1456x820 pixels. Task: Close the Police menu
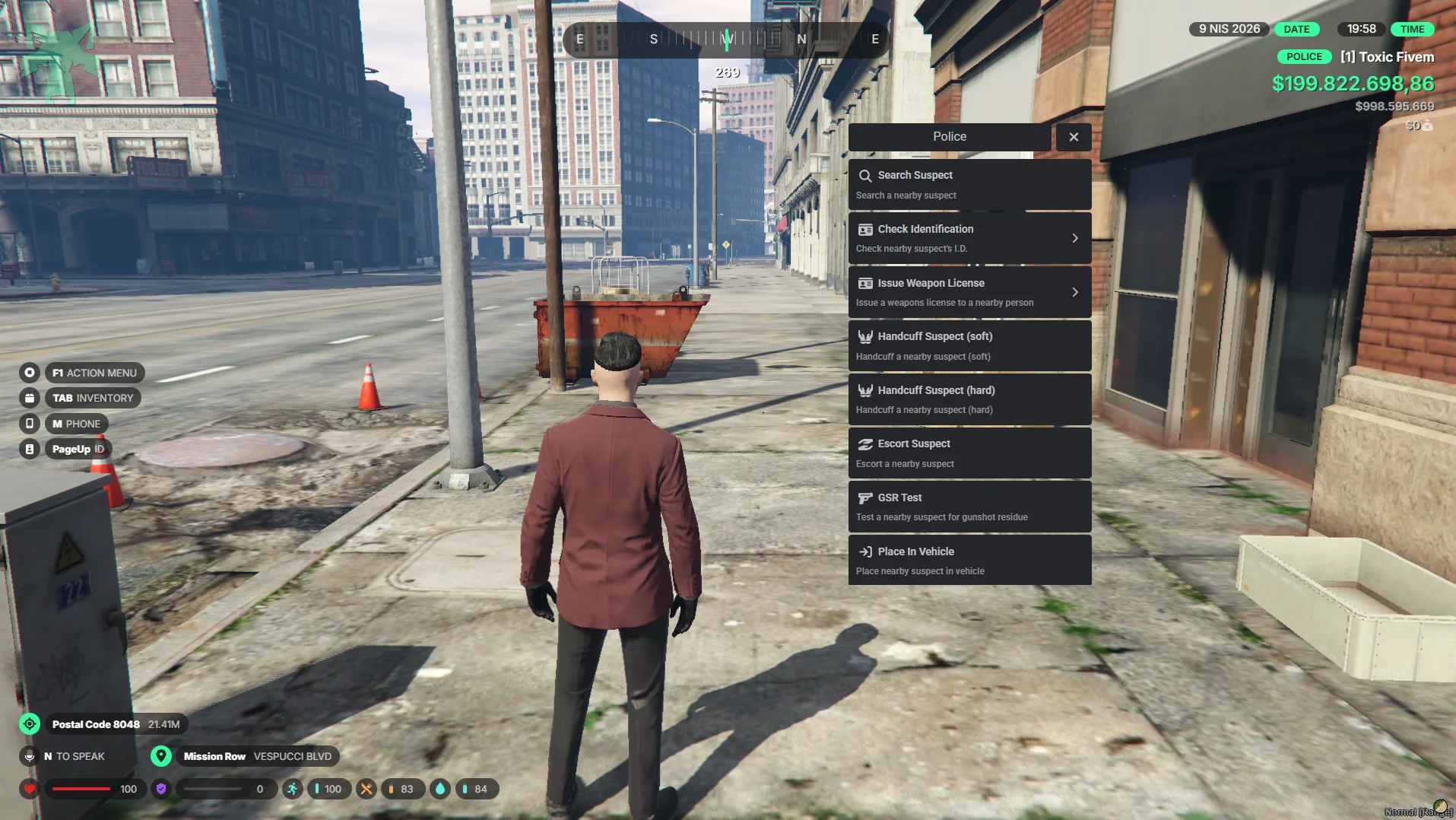1073,137
